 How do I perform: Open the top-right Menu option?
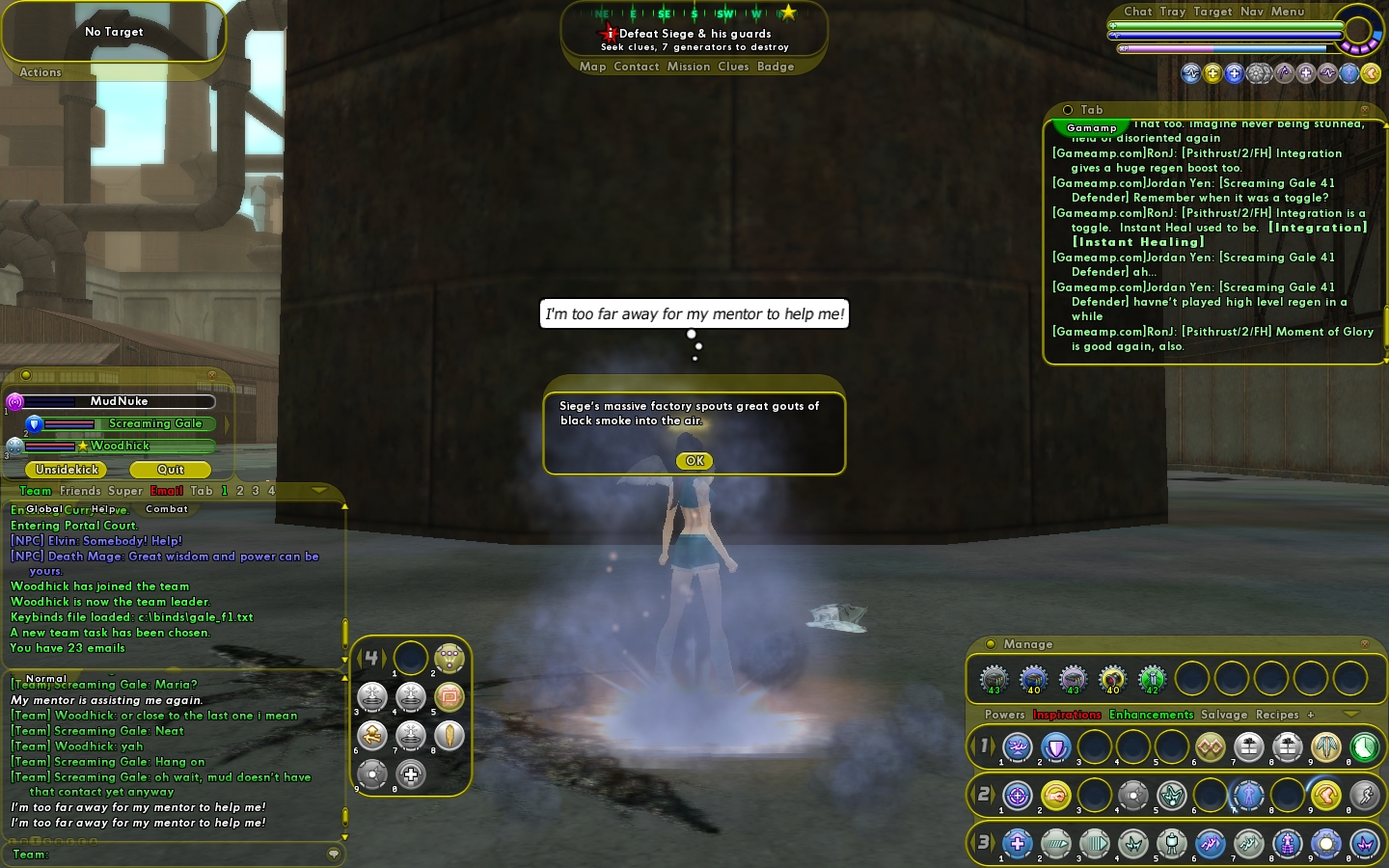[x=1287, y=12]
